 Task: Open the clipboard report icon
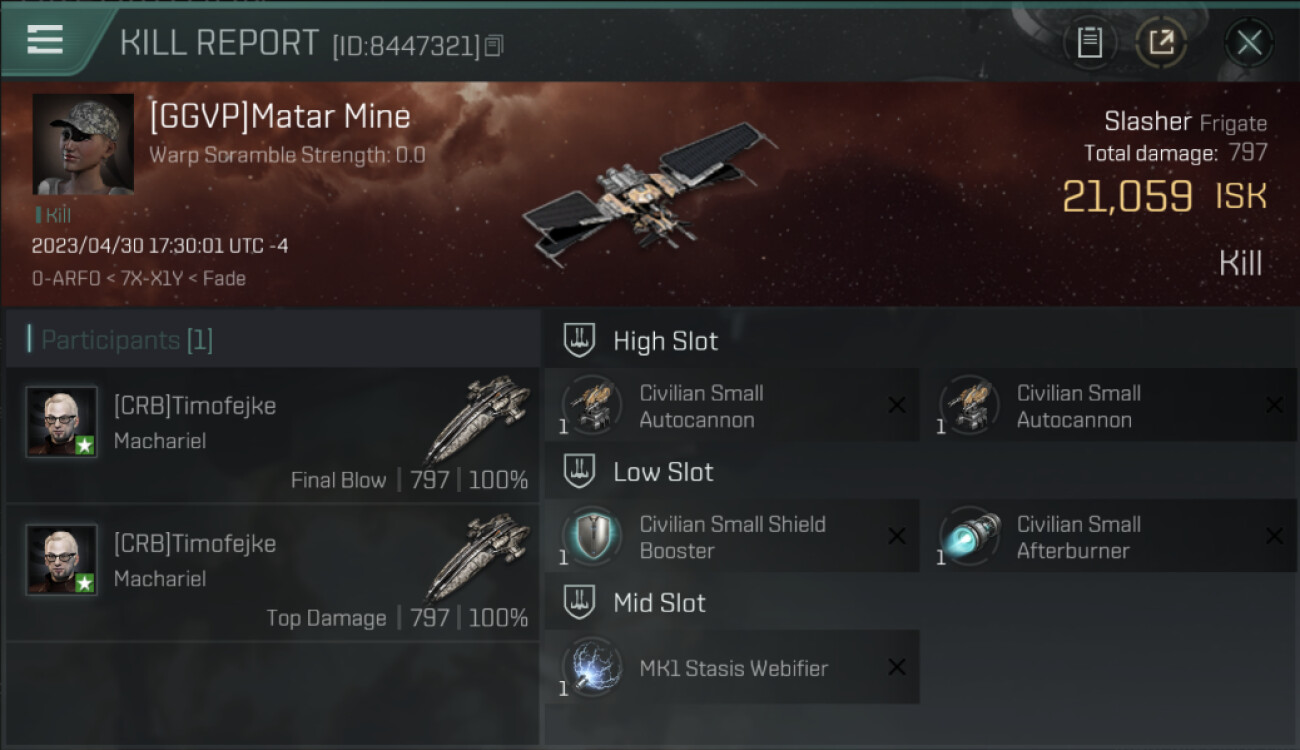point(1089,42)
